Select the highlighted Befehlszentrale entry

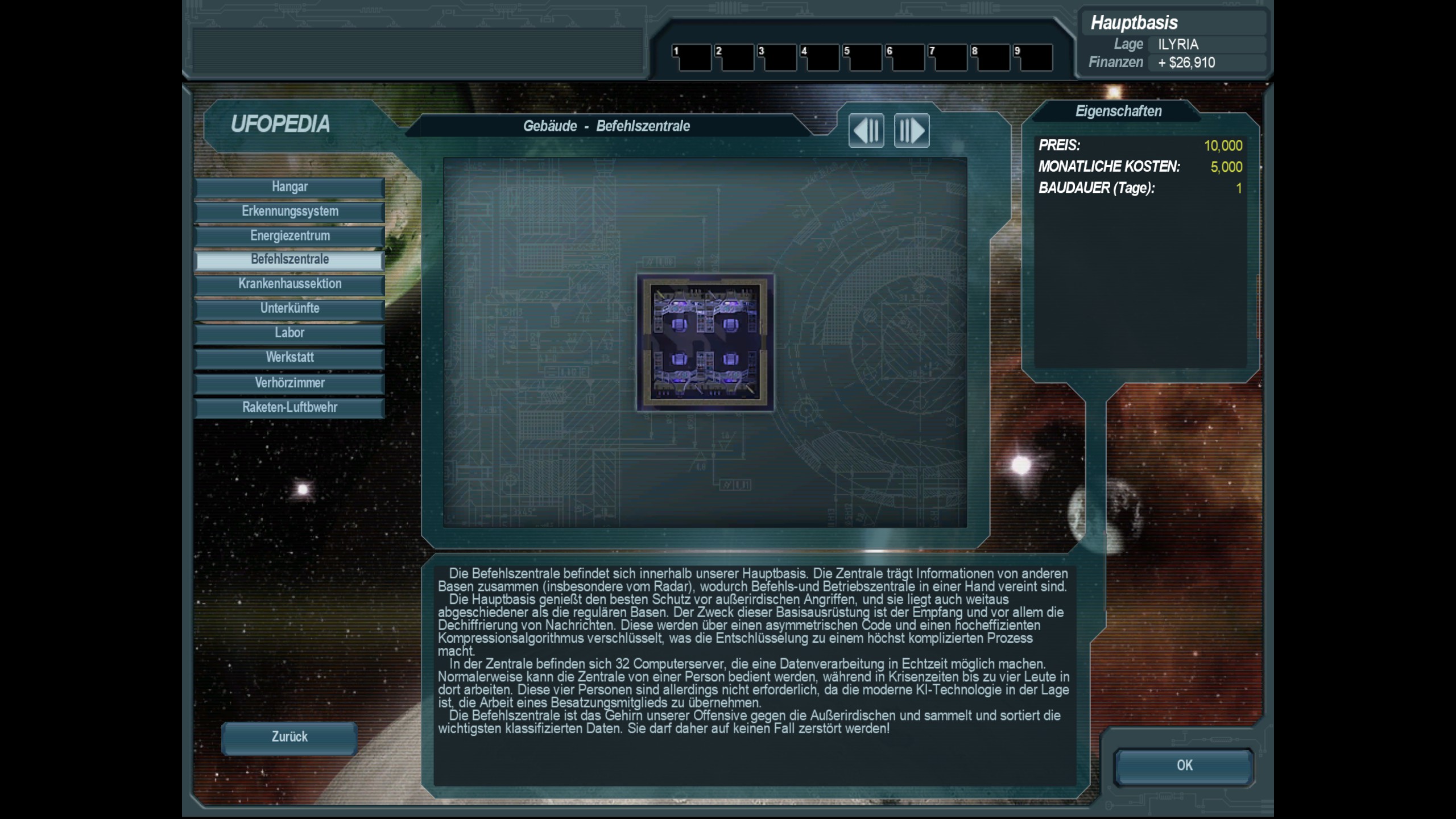289,260
